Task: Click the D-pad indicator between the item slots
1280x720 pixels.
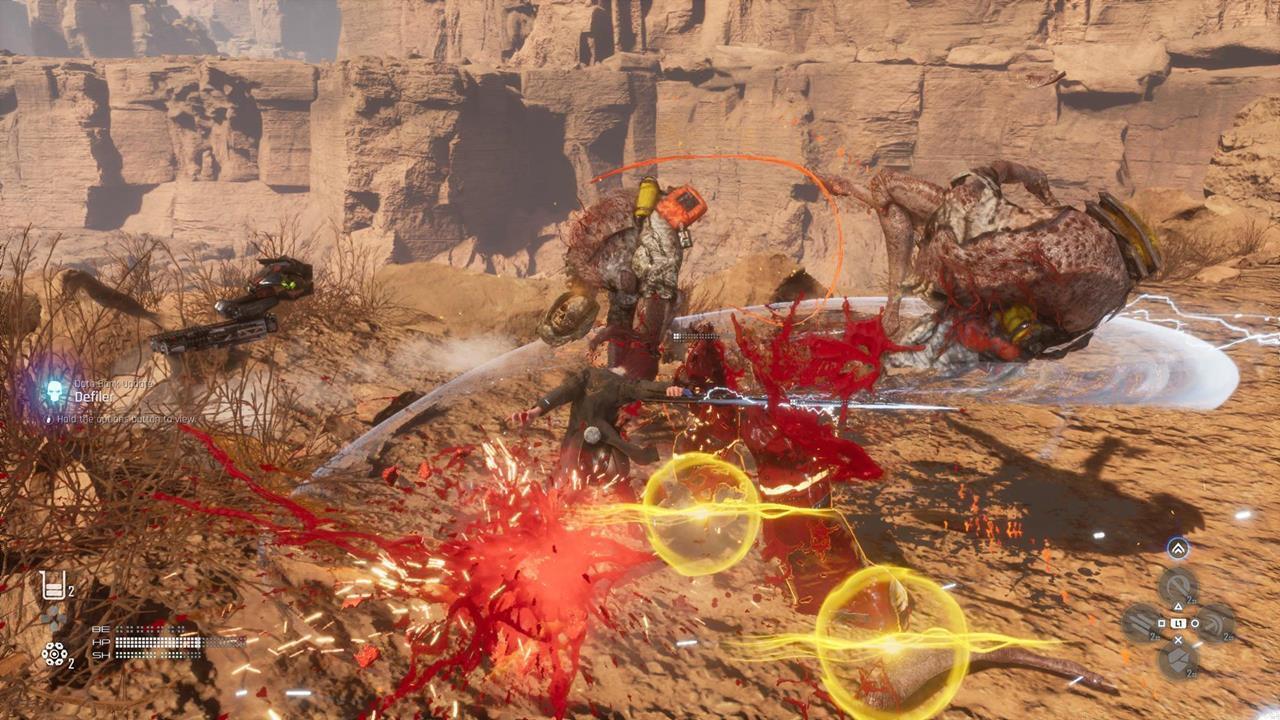Action: tap(53, 619)
